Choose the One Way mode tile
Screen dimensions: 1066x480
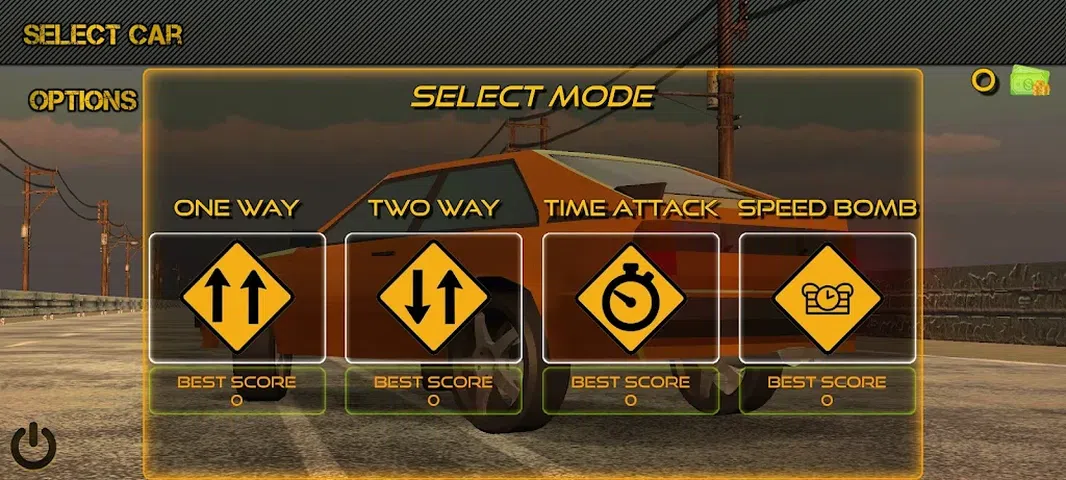[x=237, y=297]
